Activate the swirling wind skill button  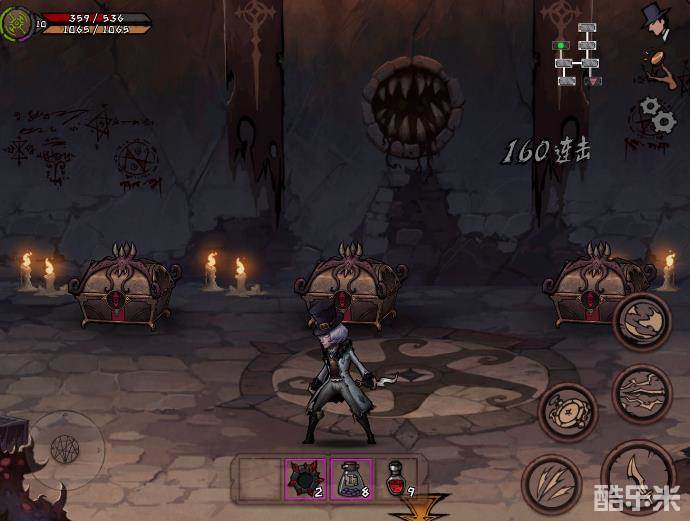641,322
